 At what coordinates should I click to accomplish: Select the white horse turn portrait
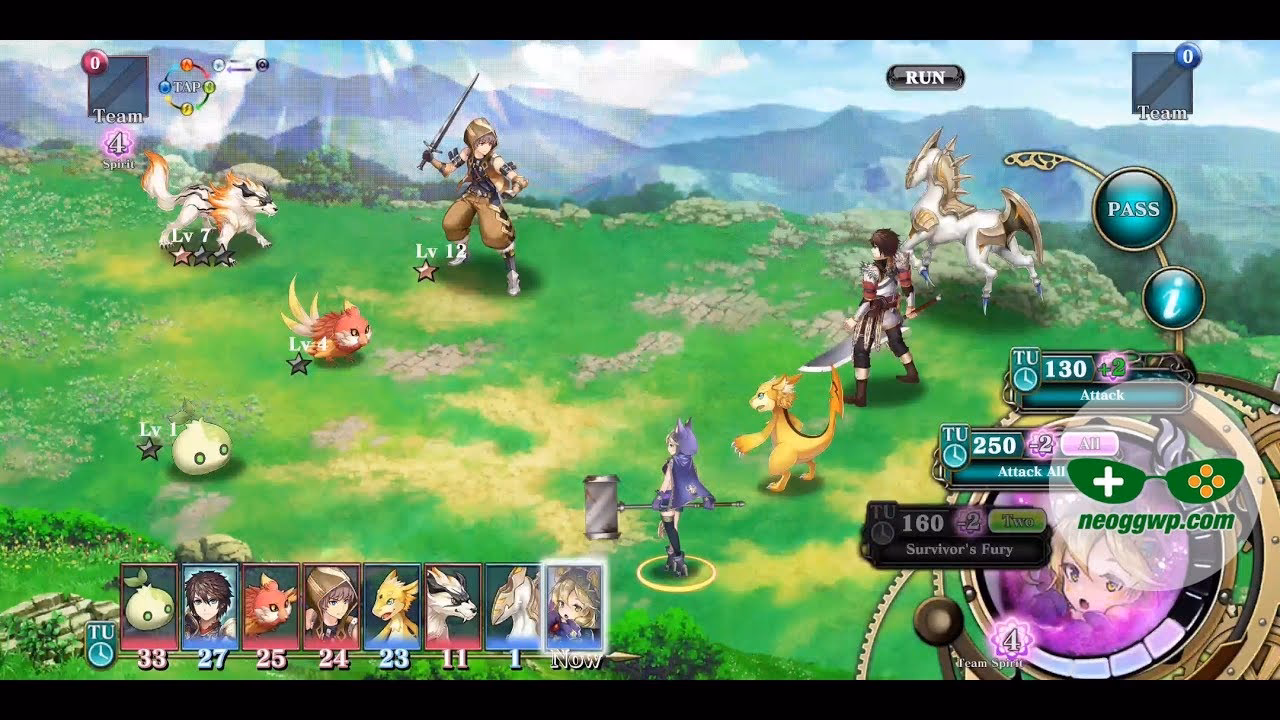[513, 606]
